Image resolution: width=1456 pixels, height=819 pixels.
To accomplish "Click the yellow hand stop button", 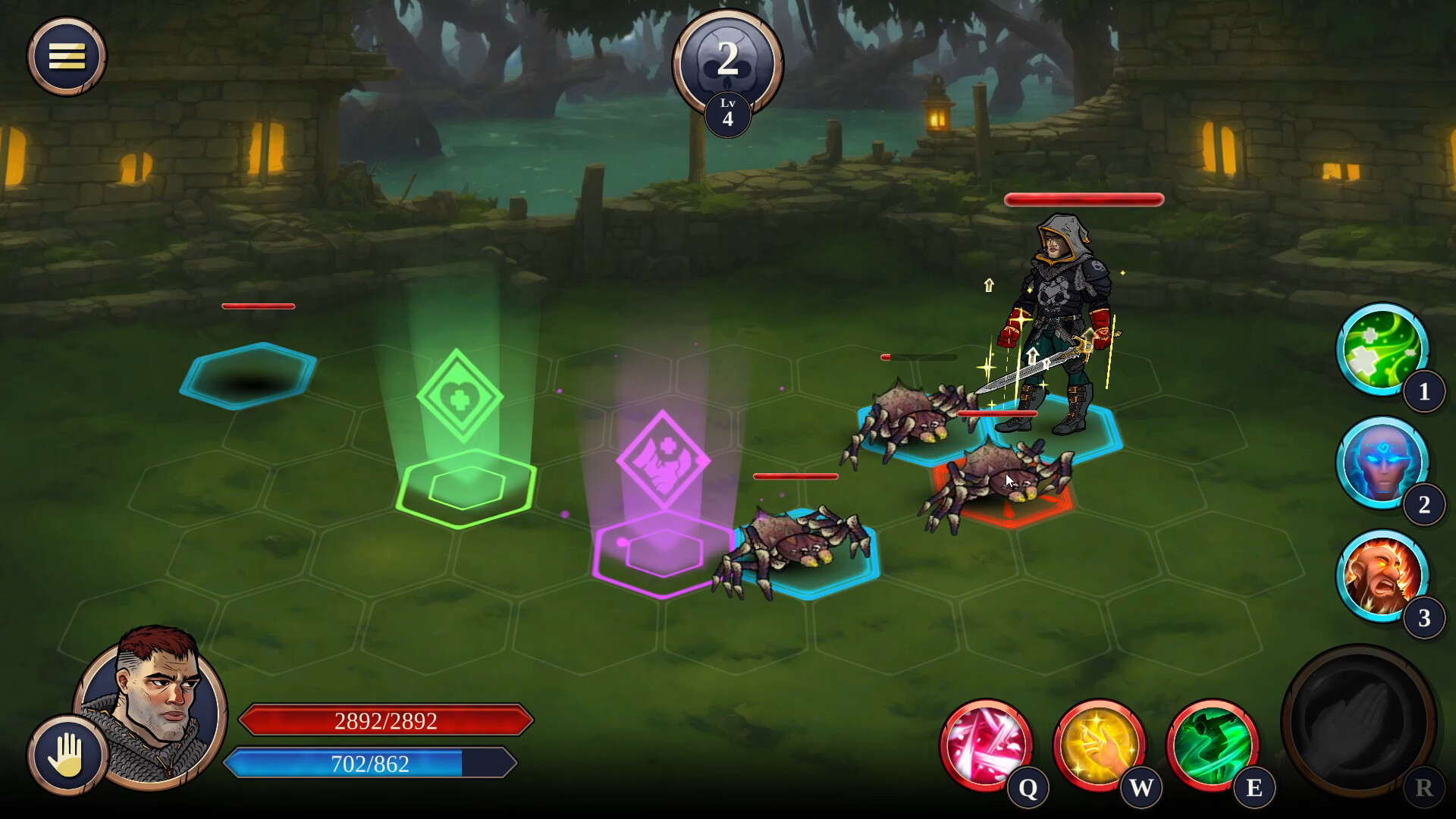I will click(67, 755).
